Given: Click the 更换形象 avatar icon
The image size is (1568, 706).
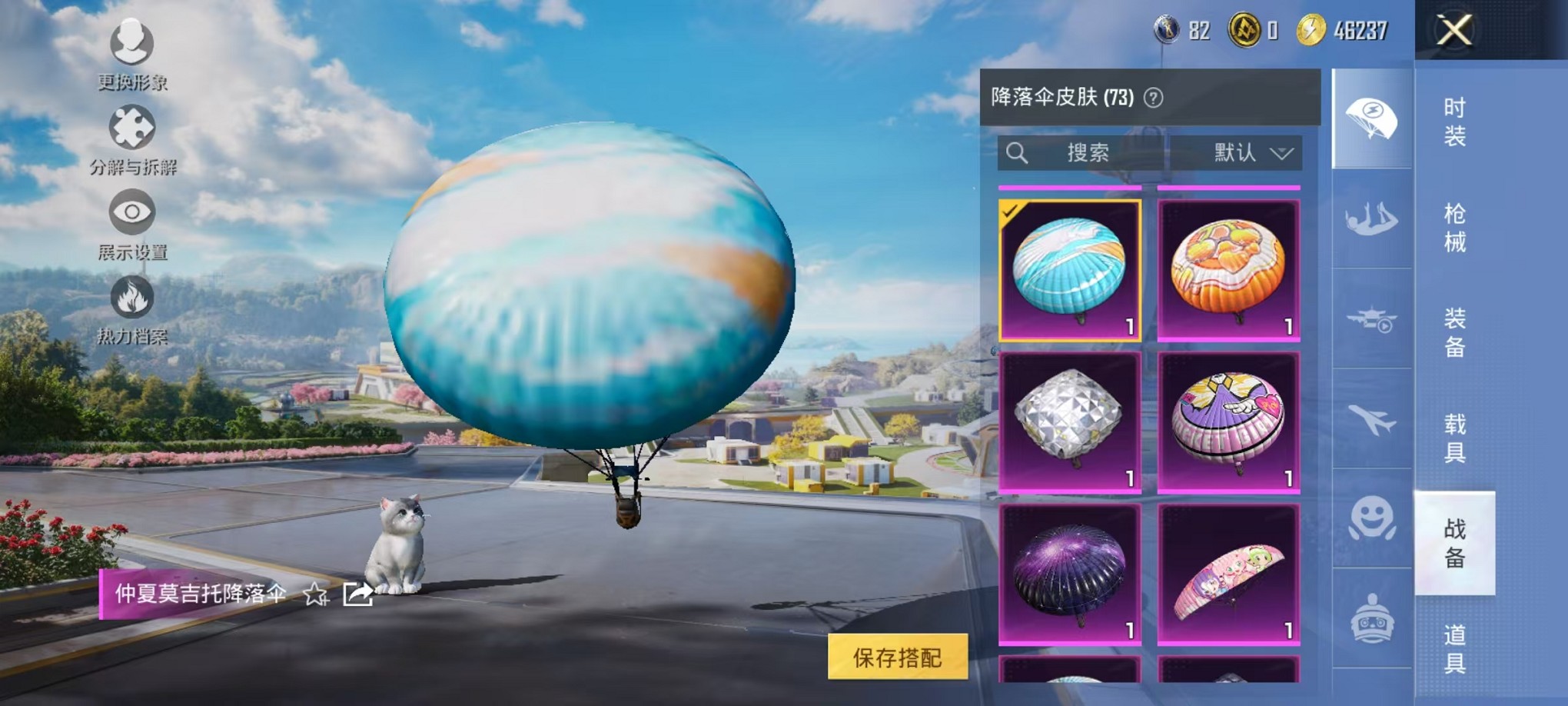Looking at the screenshot, I should point(132,44).
